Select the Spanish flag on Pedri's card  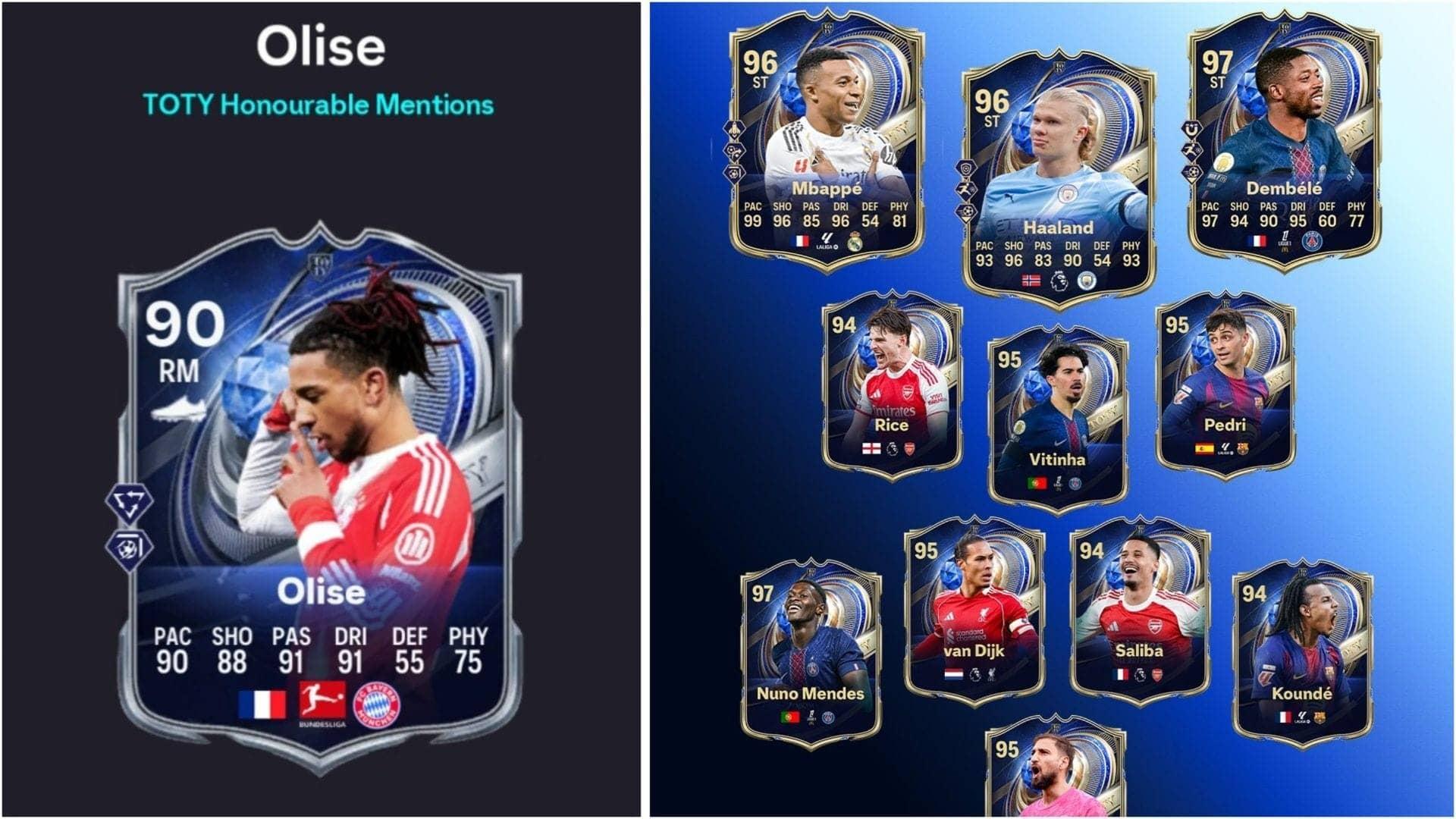[x=1204, y=448]
